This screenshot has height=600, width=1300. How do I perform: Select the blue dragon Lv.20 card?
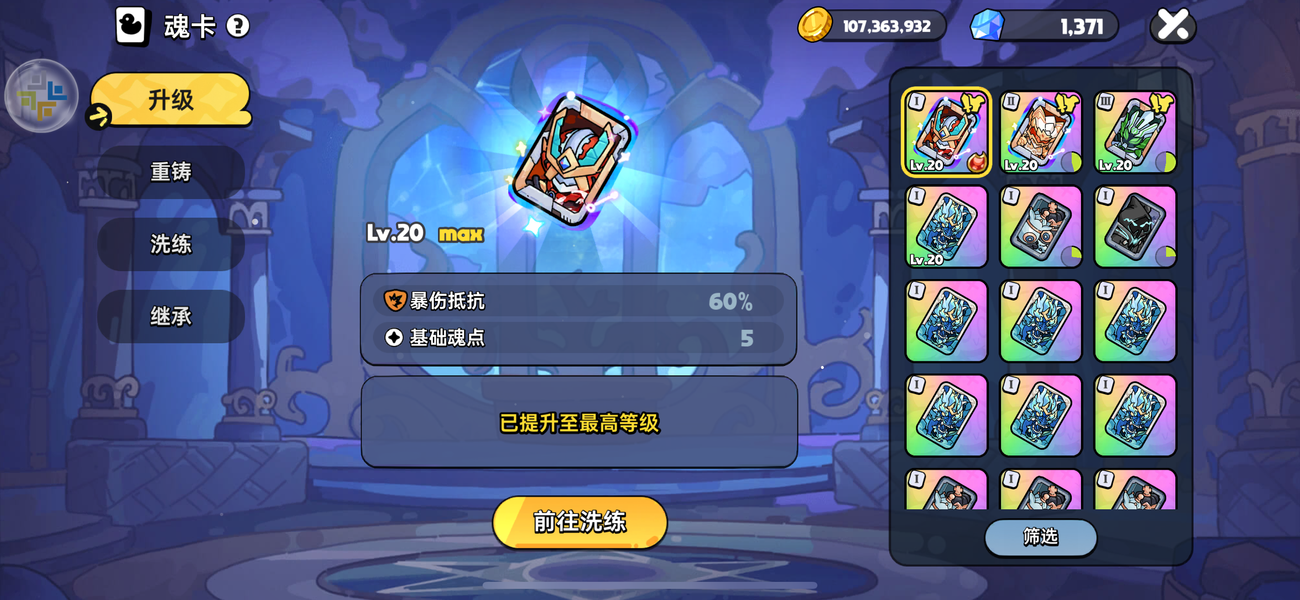(946, 226)
